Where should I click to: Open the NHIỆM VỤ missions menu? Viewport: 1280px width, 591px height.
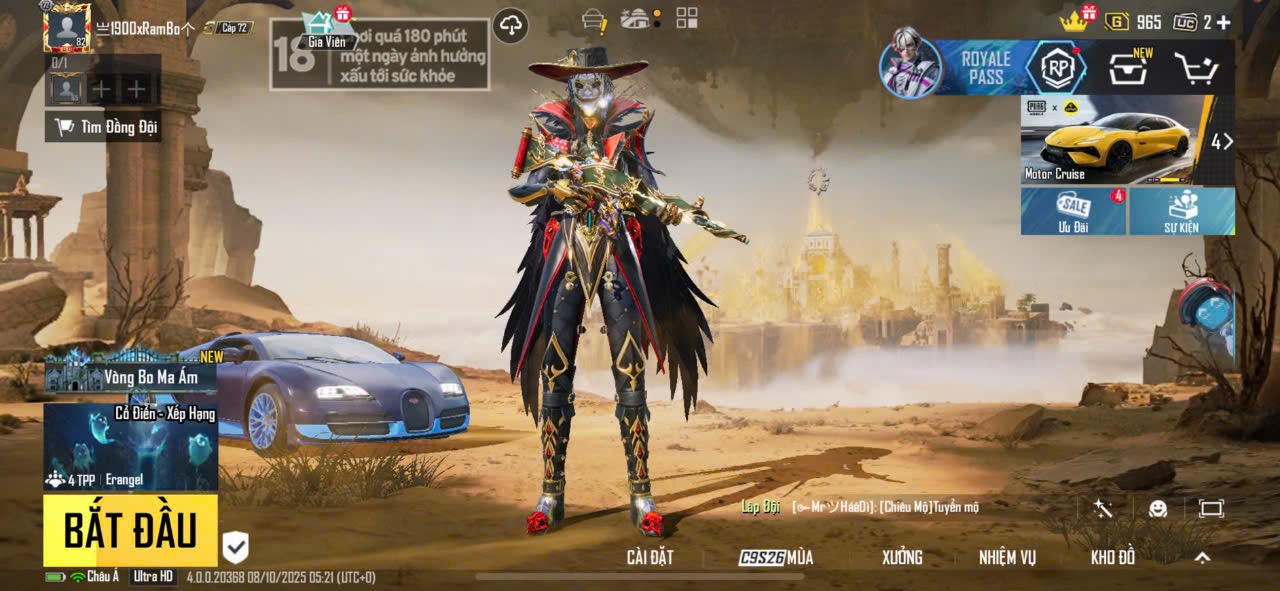coord(1007,558)
